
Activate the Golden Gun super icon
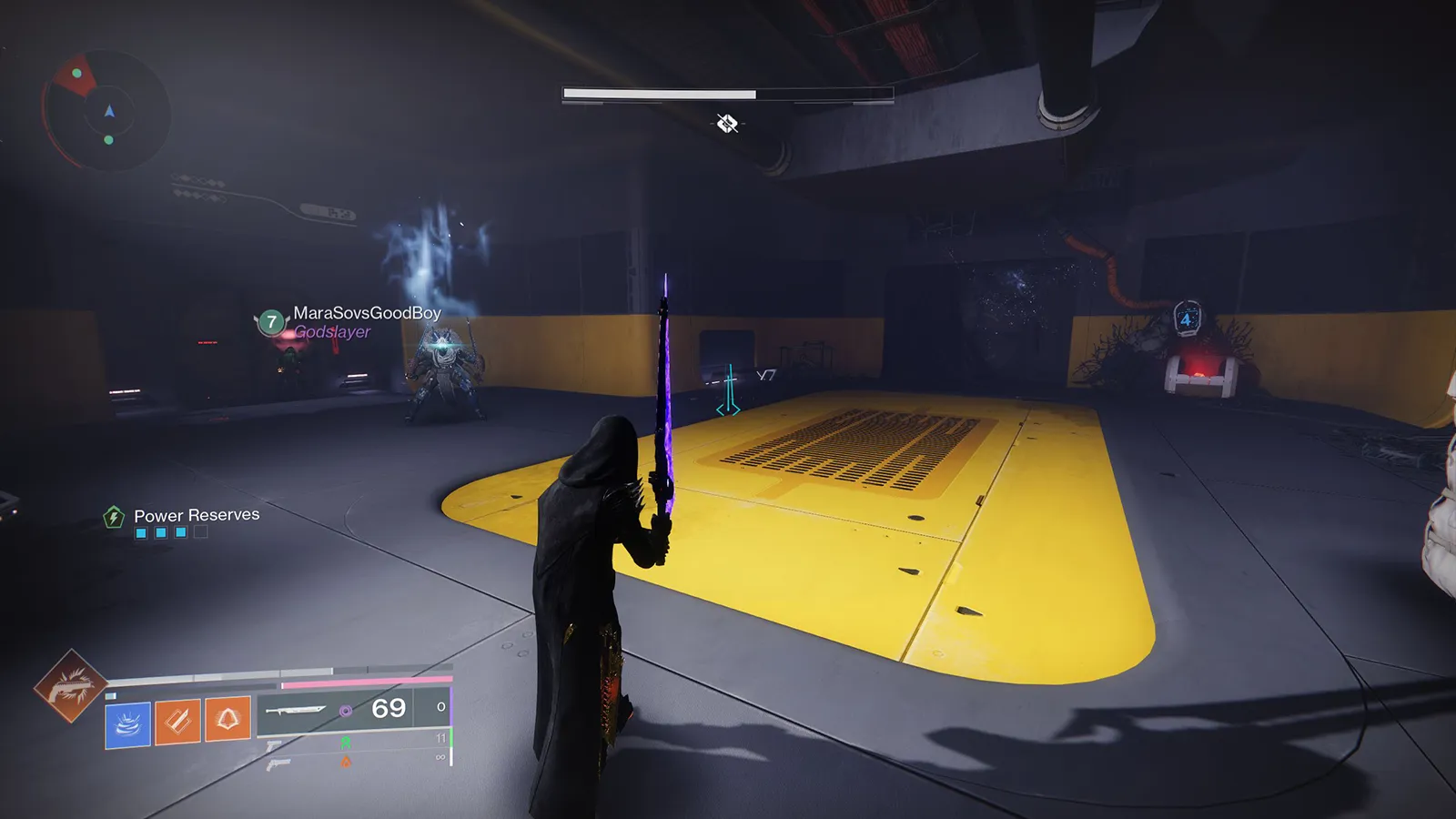point(69,686)
